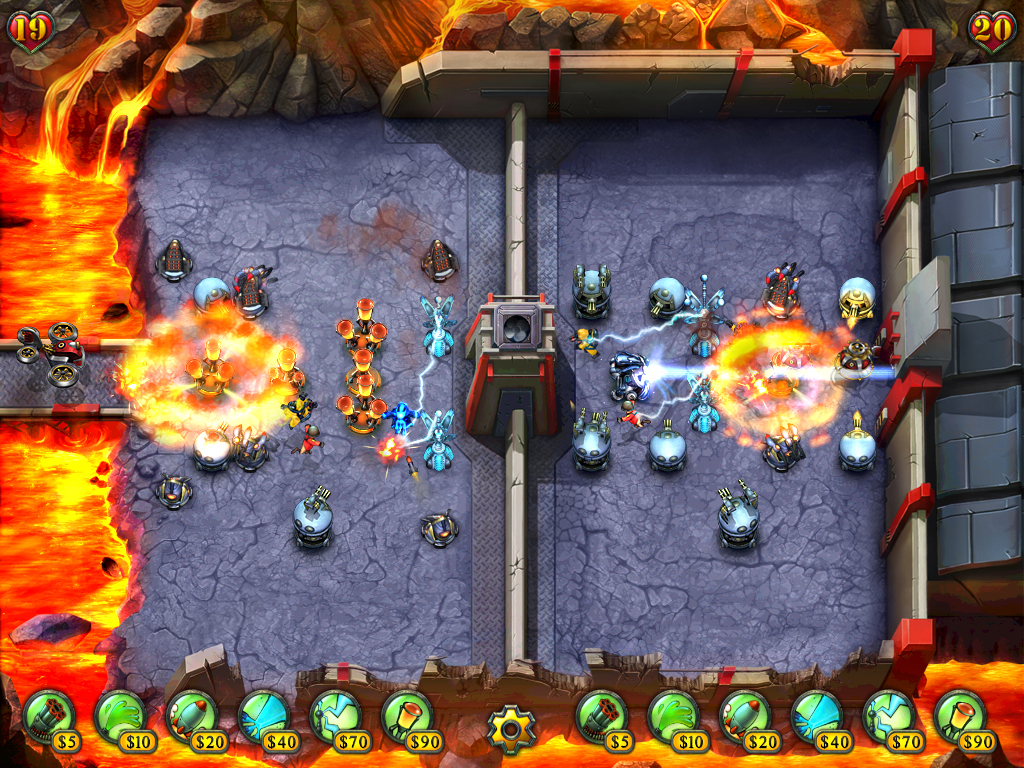Open settings with the gear button
The height and width of the screenshot is (768, 1024).
click(511, 728)
